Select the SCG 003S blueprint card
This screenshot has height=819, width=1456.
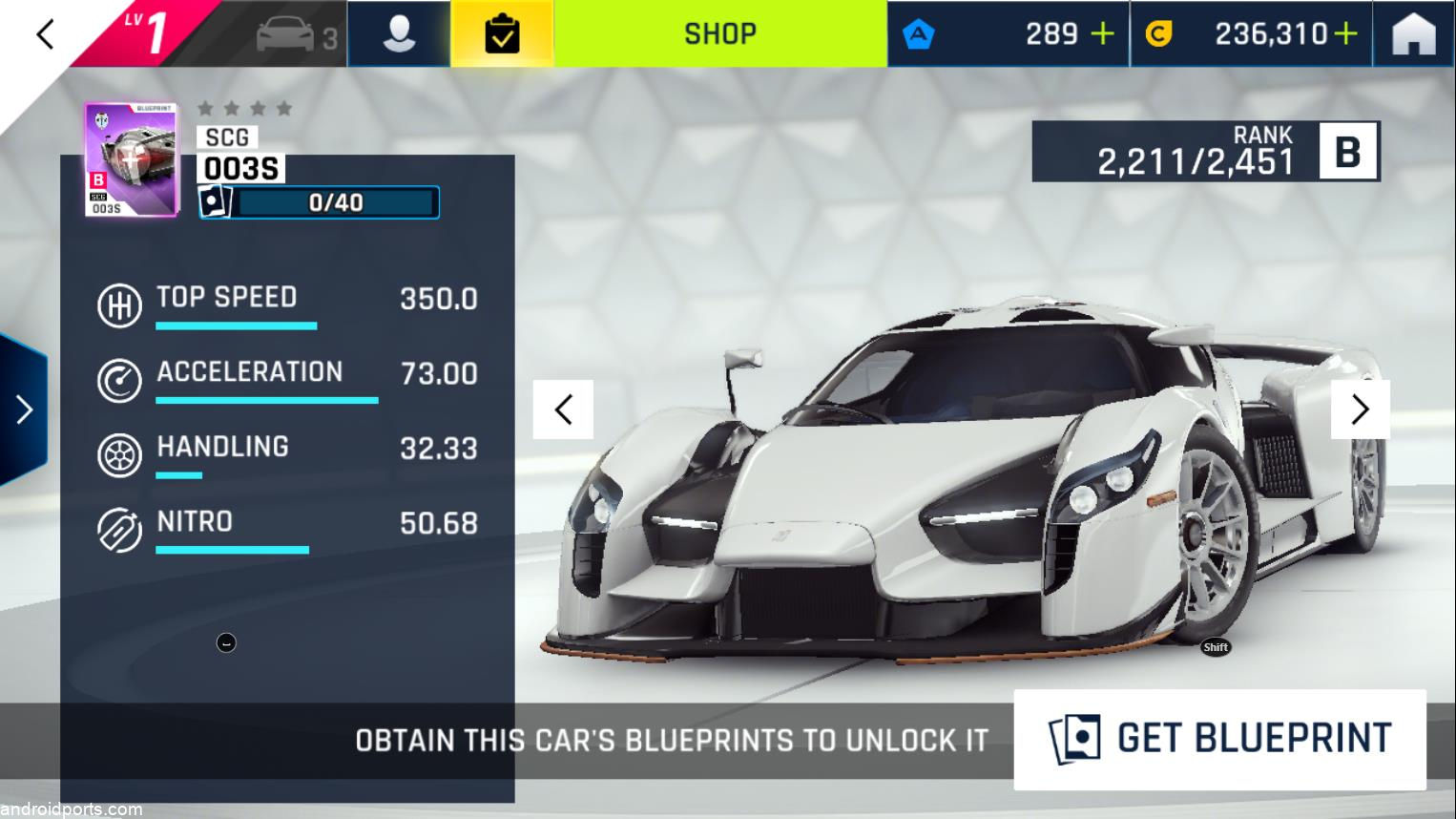132,159
